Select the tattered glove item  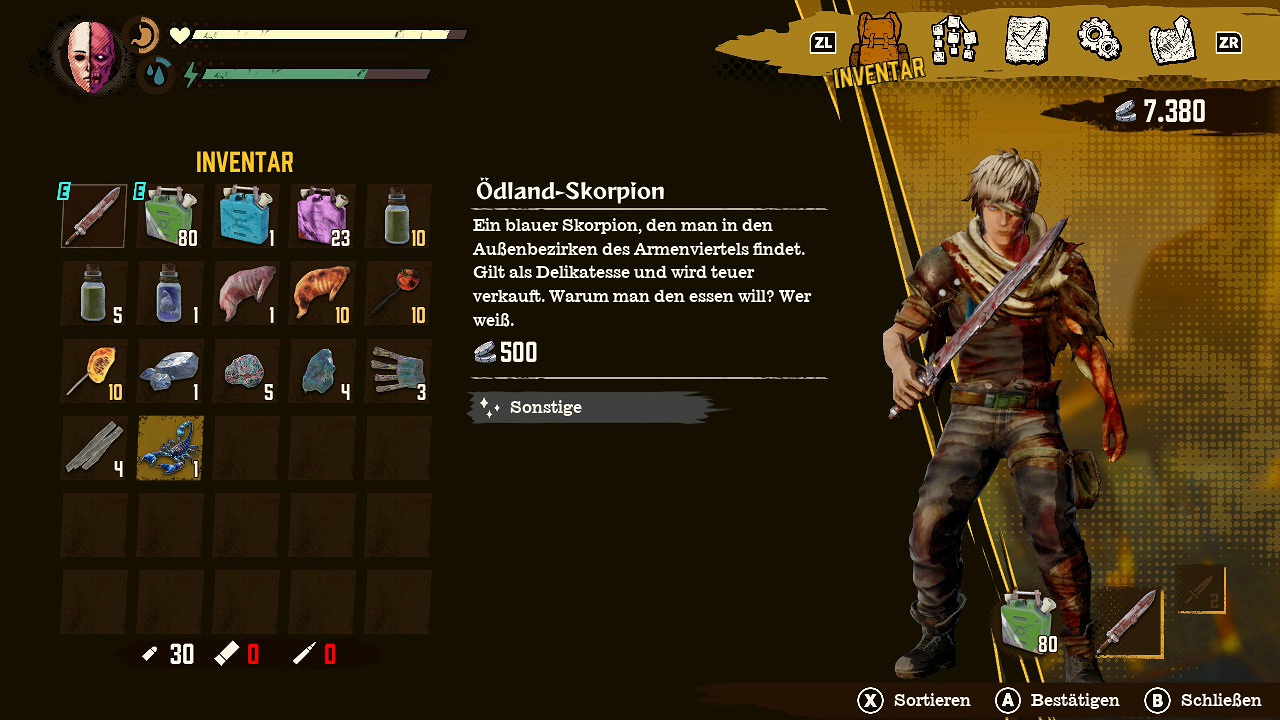tap(398, 371)
